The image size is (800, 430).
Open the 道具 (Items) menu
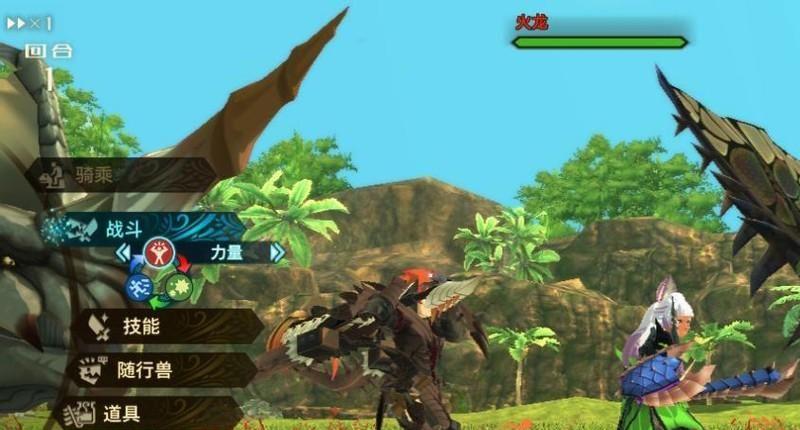(x=150, y=412)
